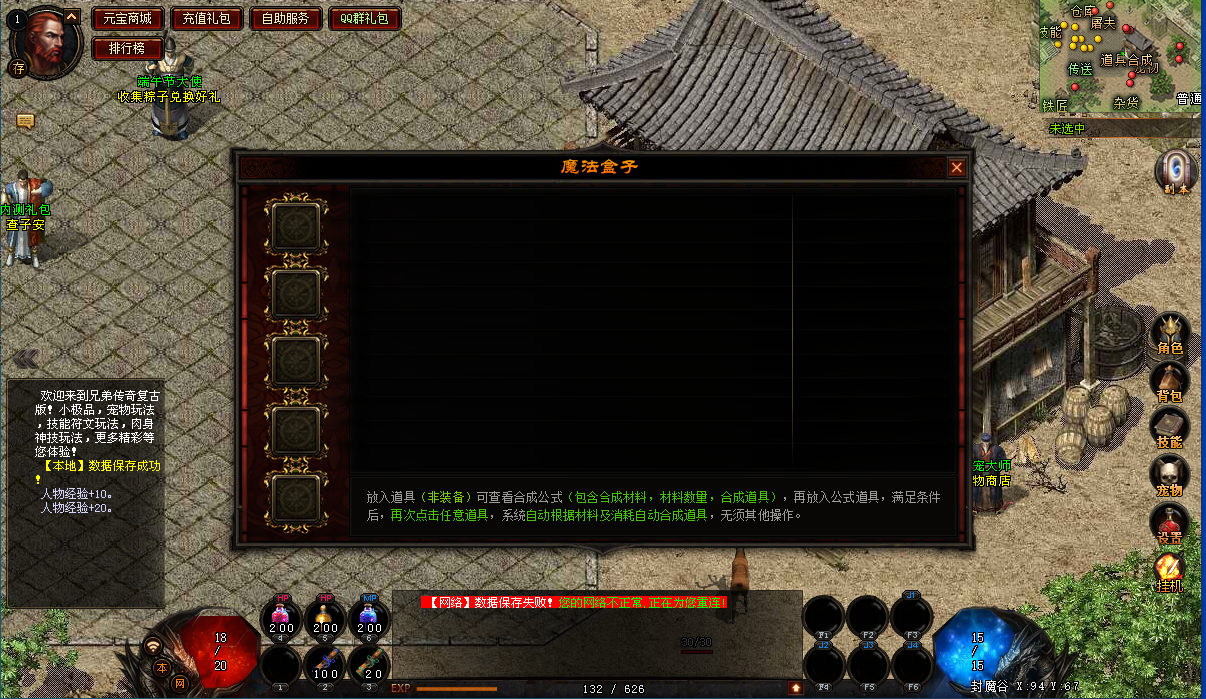The height and width of the screenshot is (699, 1206).
Task: Use the green-ribbon scroll in slot 3
Action: (x=369, y=664)
